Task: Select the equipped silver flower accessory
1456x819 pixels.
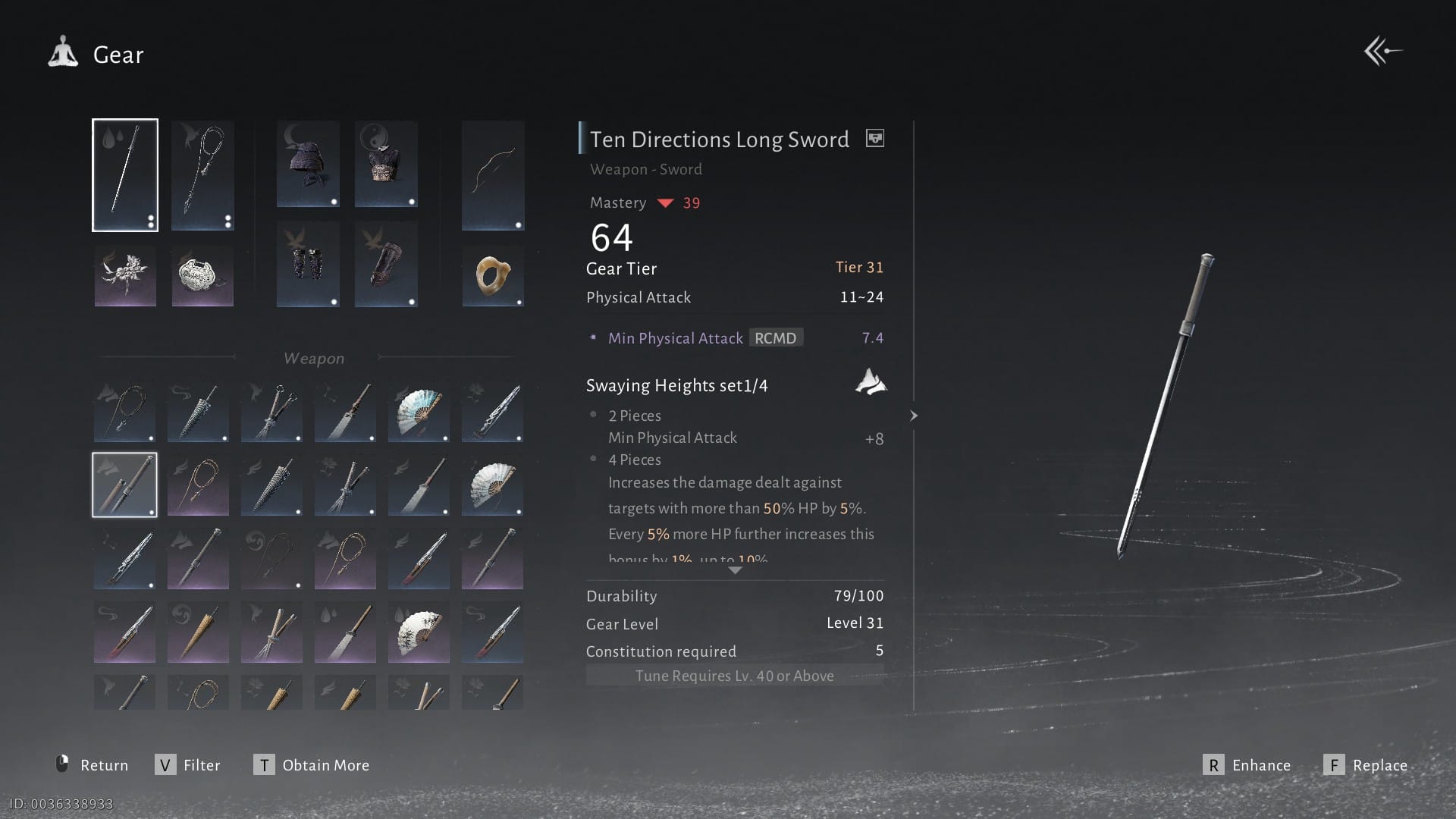Action: tap(125, 275)
